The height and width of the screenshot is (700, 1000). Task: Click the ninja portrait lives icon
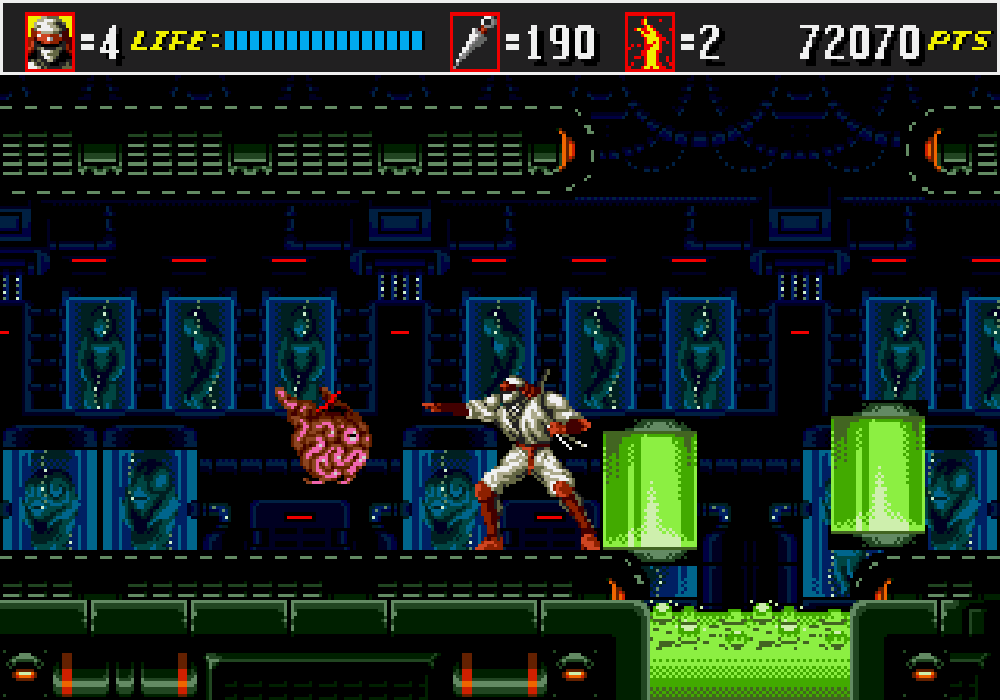(x=50, y=41)
